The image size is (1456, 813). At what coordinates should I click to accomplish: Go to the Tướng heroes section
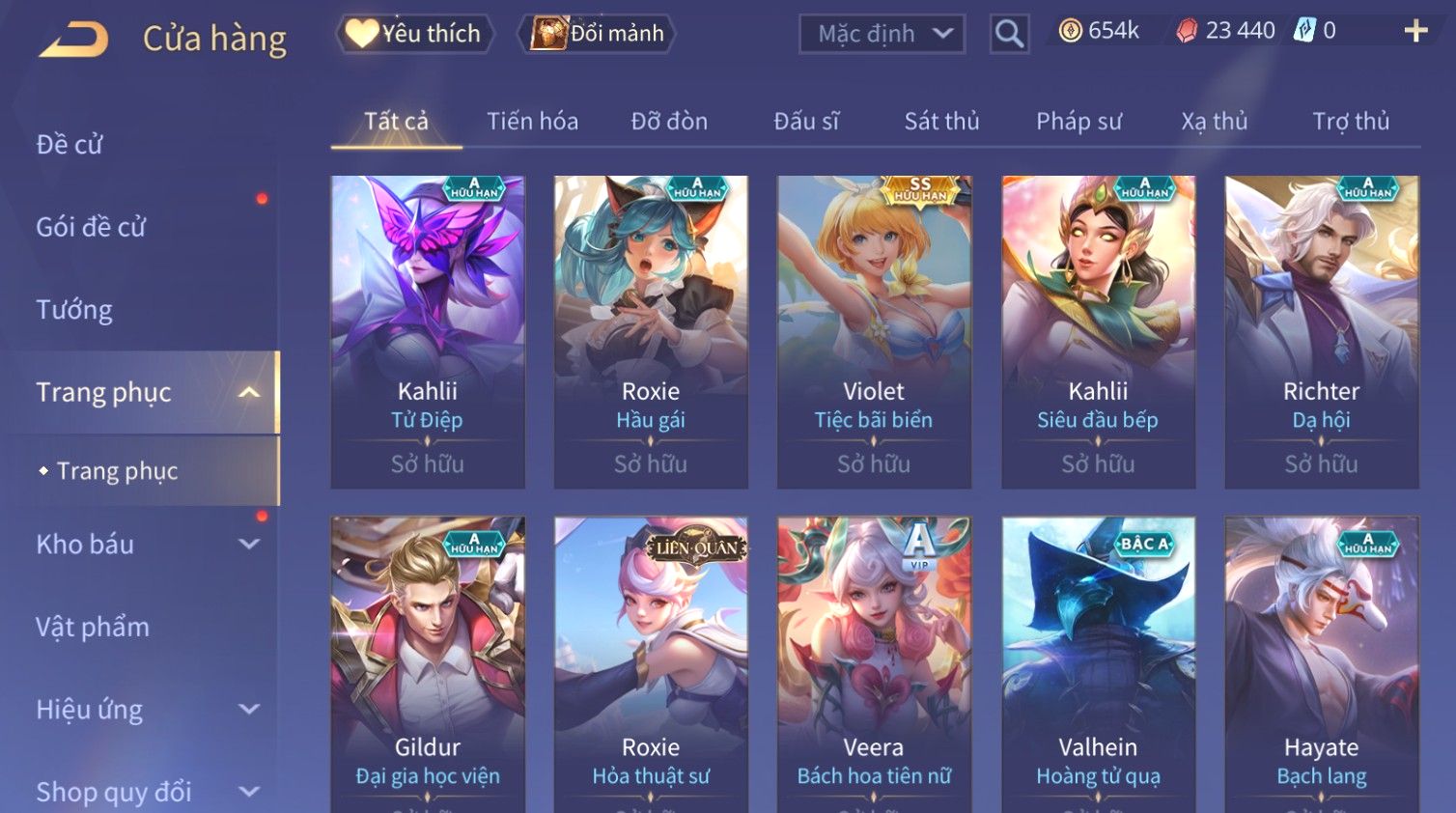pos(74,310)
